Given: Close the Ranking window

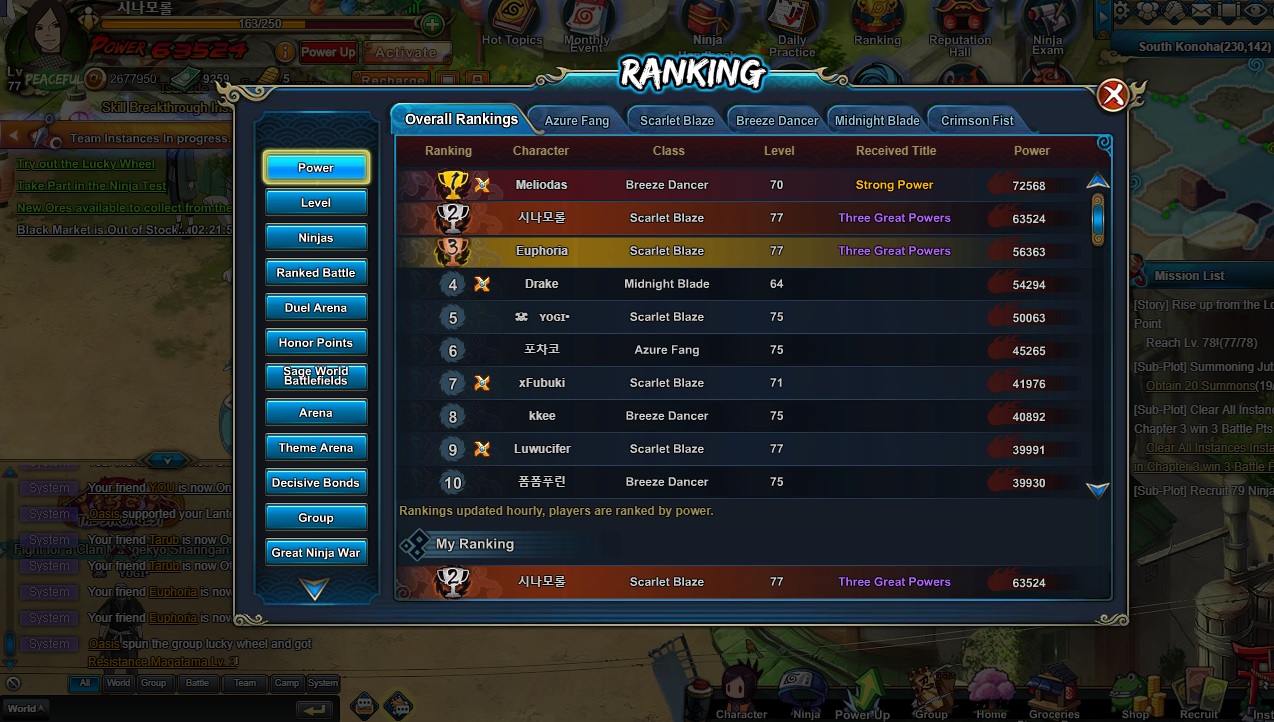Looking at the screenshot, I should point(1112,96).
